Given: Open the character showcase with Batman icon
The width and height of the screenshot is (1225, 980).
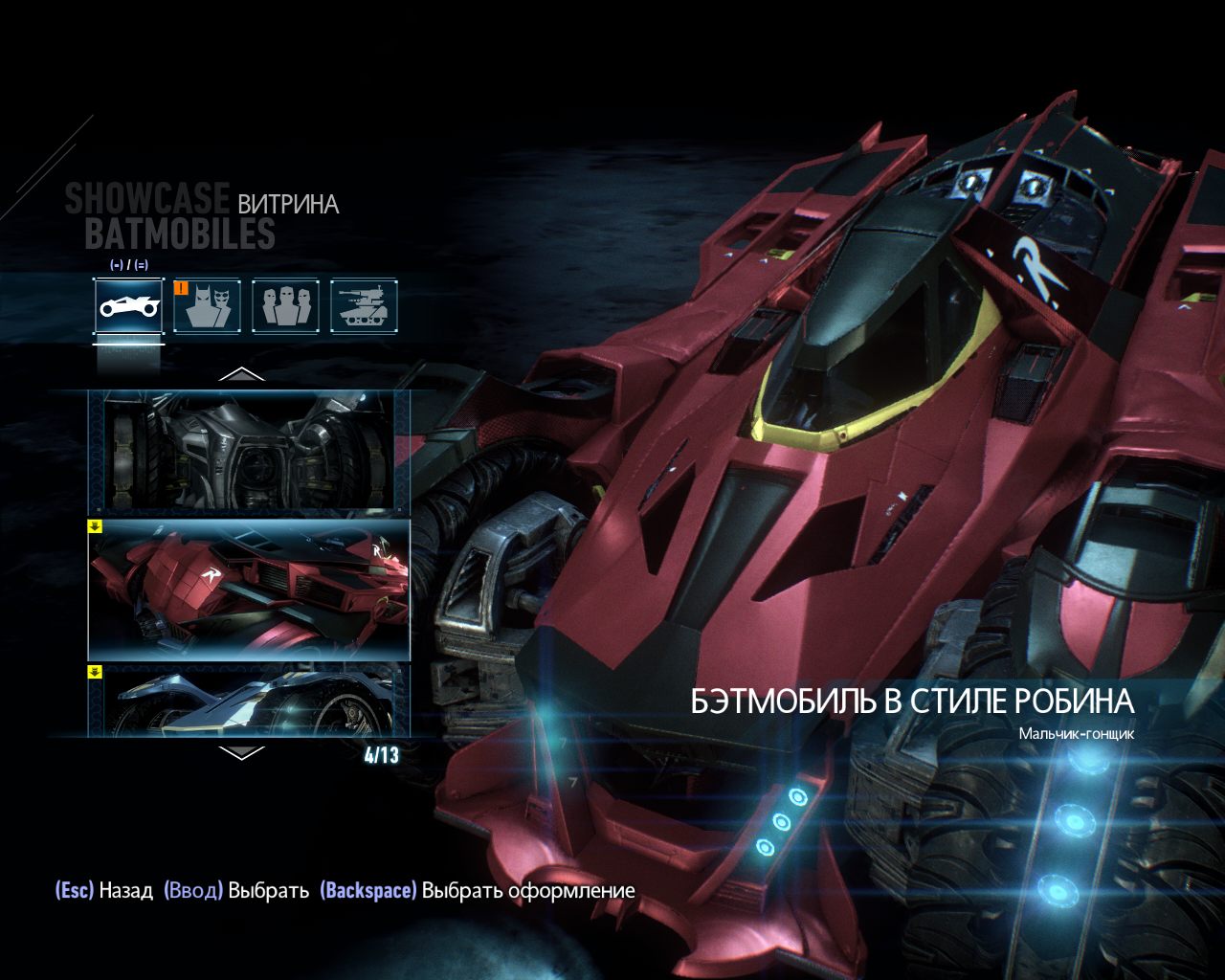Looking at the screenshot, I should [x=207, y=308].
